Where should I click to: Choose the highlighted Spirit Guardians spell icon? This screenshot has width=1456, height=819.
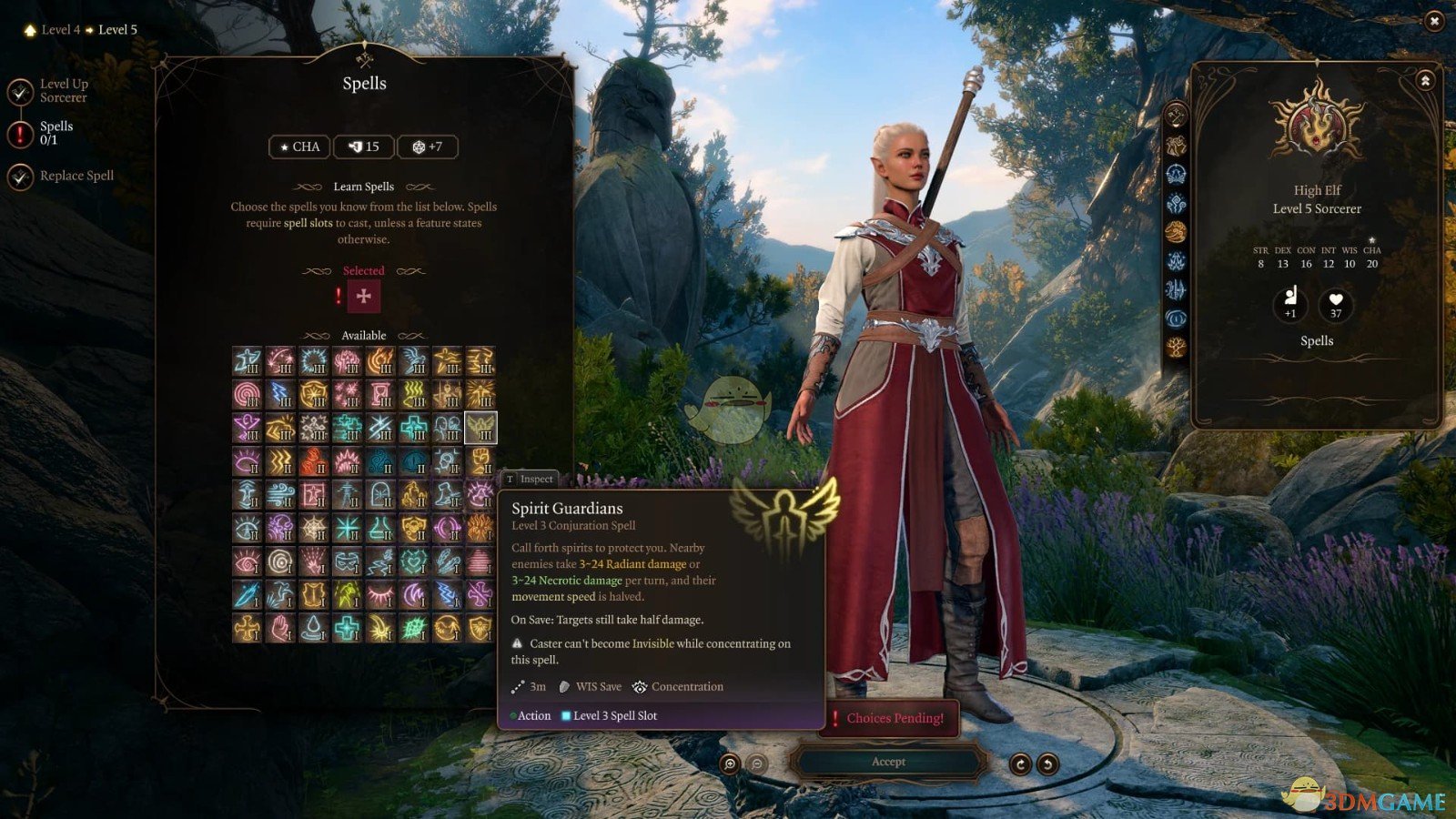click(x=480, y=427)
